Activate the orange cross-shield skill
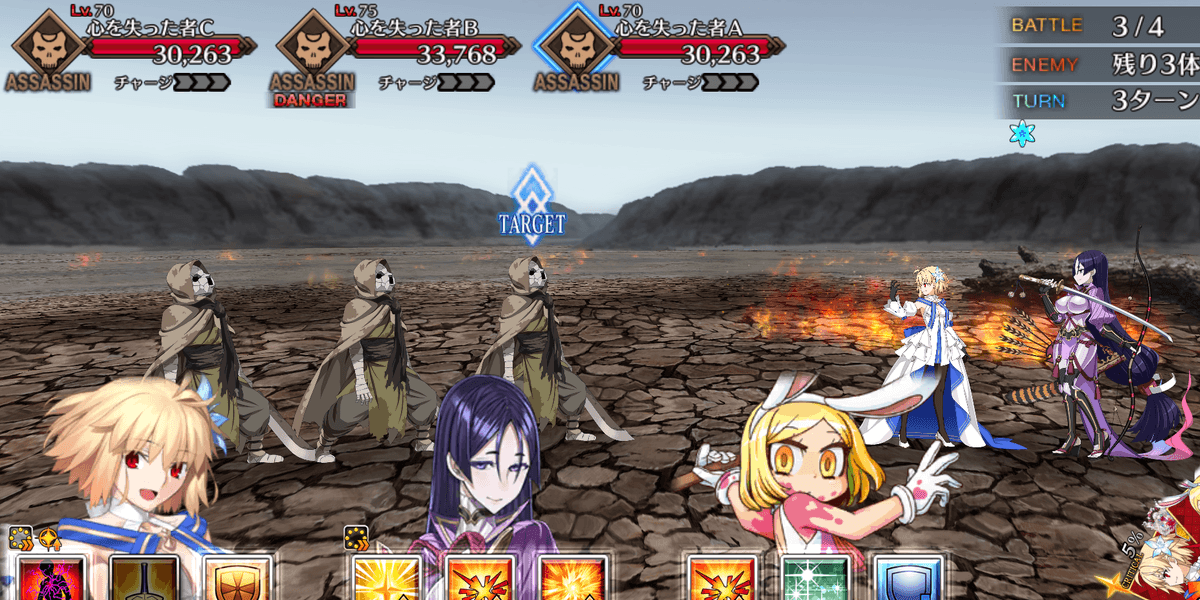The image size is (1200, 600). pyautogui.click(x=237, y=579)
